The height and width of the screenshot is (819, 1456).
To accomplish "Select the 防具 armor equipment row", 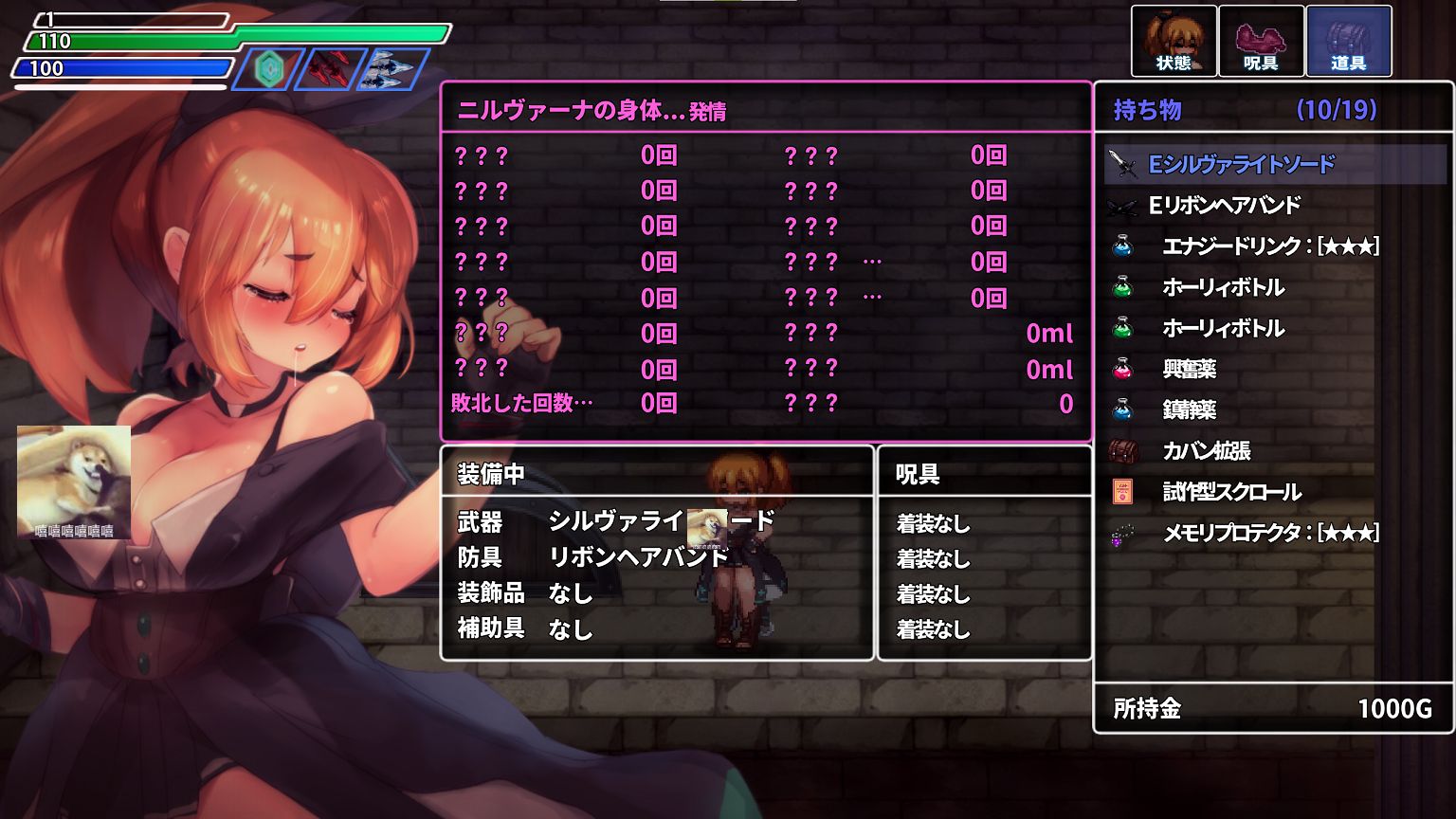I will pyautogui.click(x=616, y=557).
